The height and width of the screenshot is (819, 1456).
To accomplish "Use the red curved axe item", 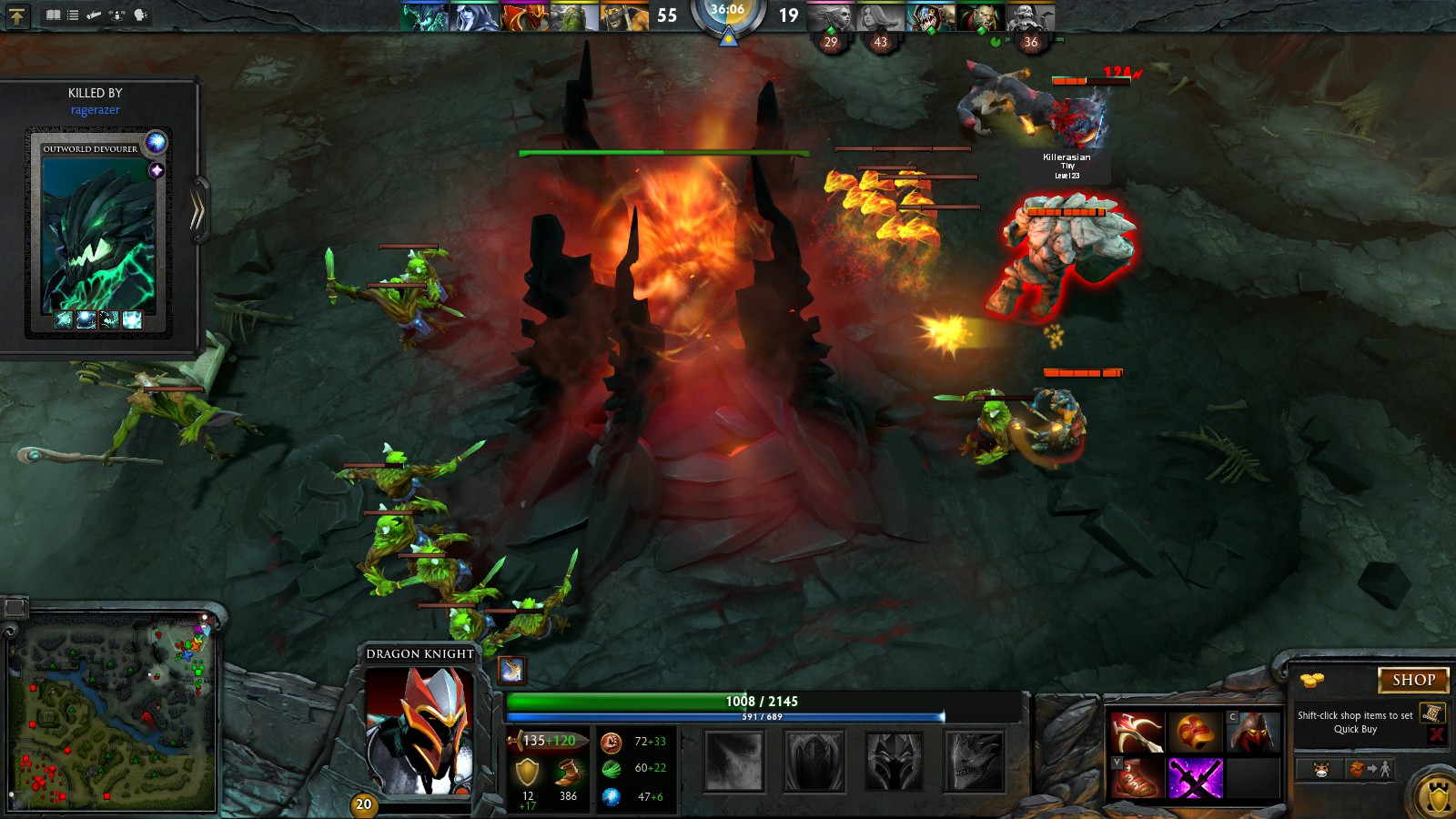I will (x=1137, y=733).
